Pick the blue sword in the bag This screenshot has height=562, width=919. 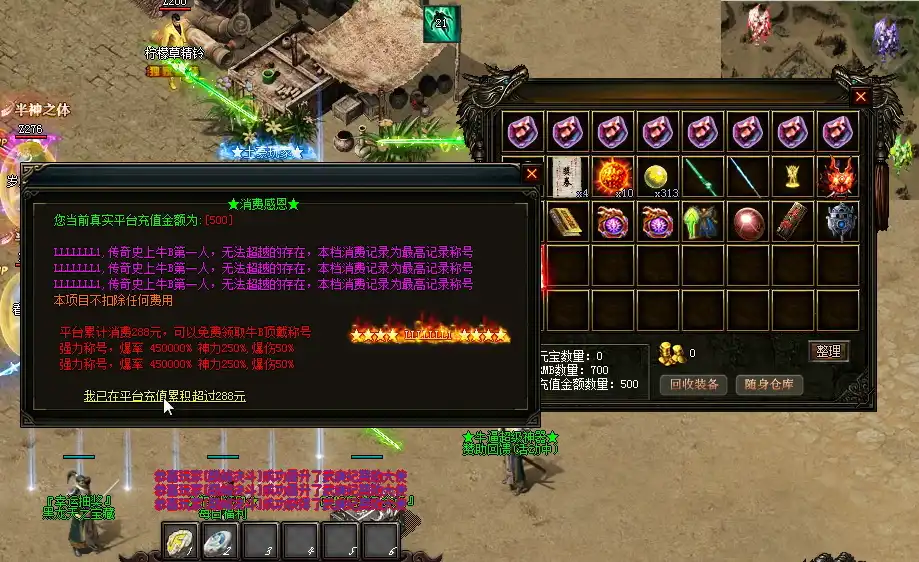tap(747, 177)
